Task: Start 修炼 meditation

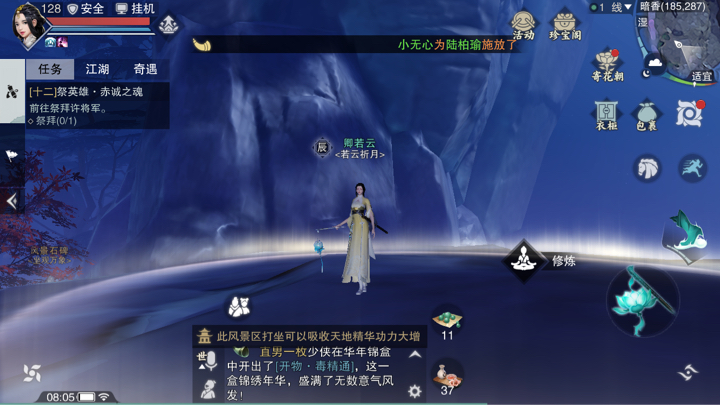Action: [524, 261]
